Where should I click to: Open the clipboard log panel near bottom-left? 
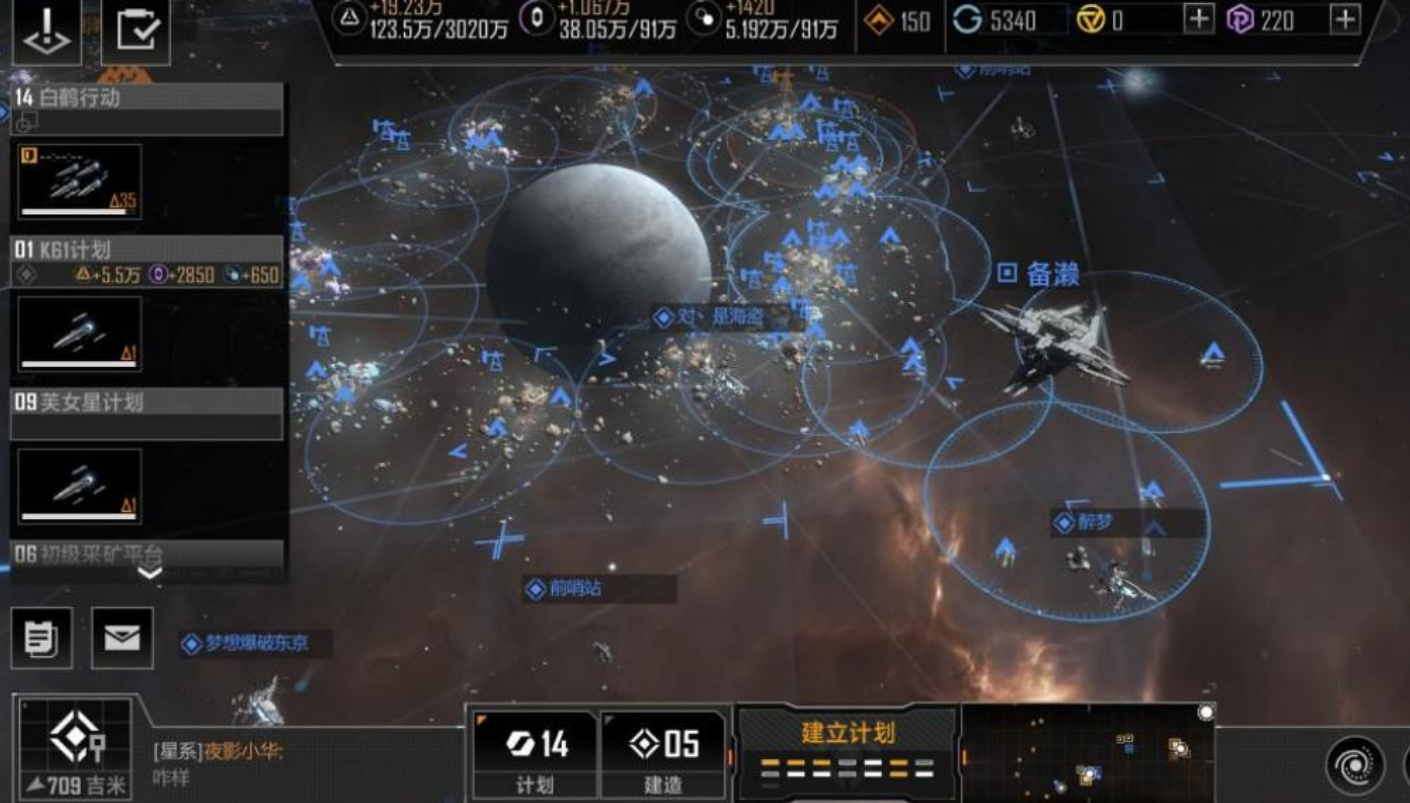click(x=42, y=638)
